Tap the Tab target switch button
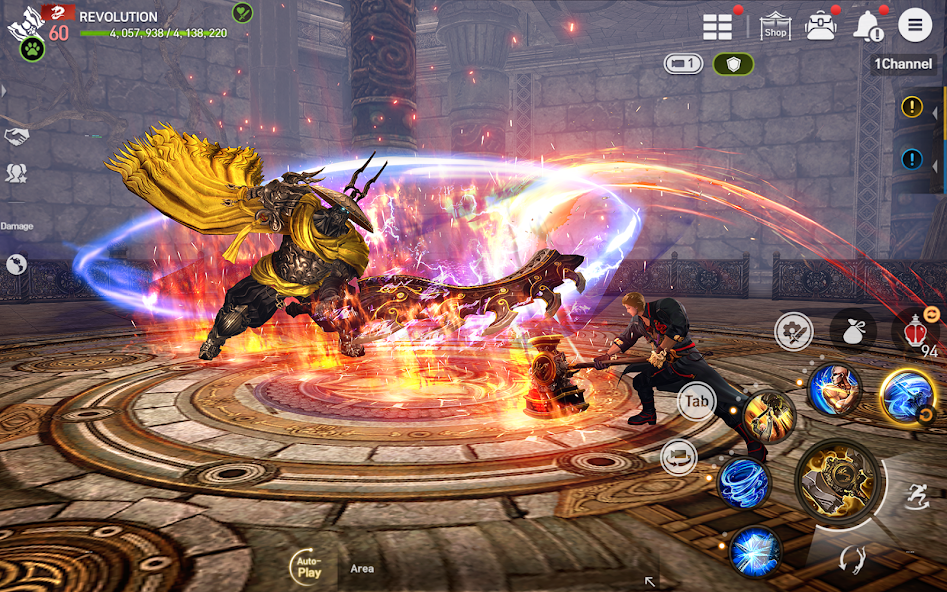947x592 pixels. pos(696,402)
